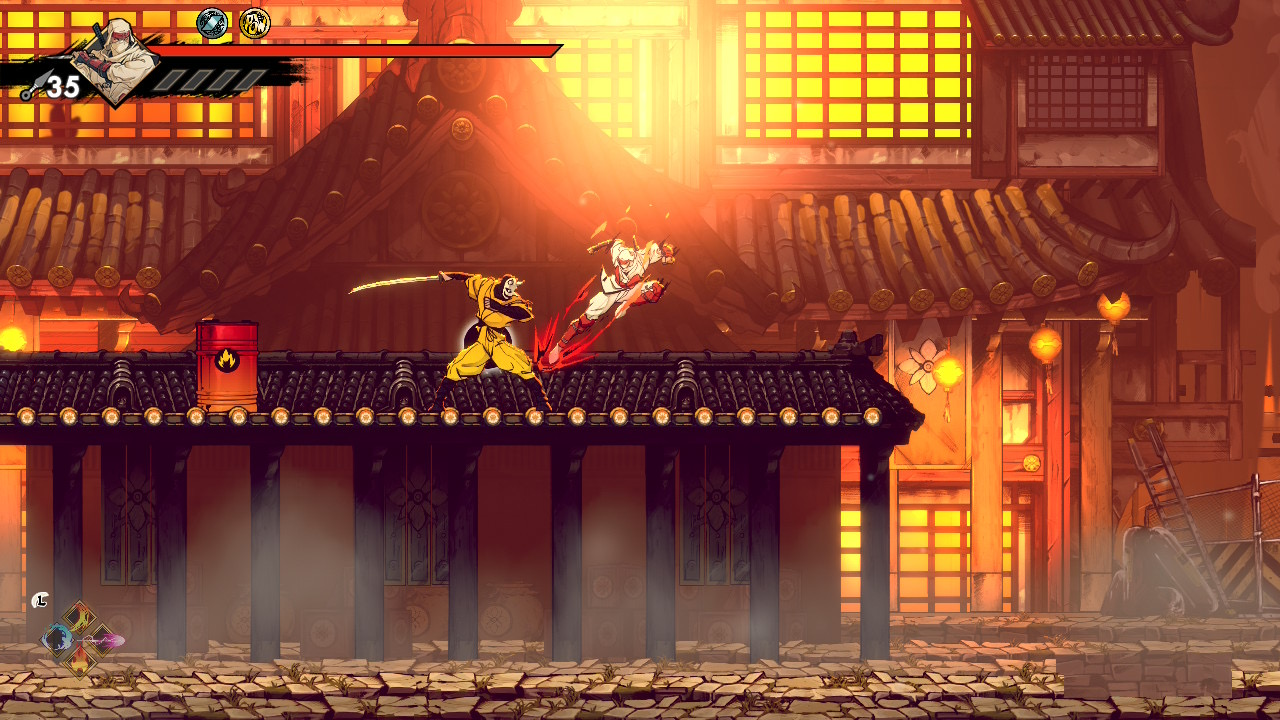Activate the blue water ninpo skill
This screenshot has height=720, width=1280.
coord(56,638)
